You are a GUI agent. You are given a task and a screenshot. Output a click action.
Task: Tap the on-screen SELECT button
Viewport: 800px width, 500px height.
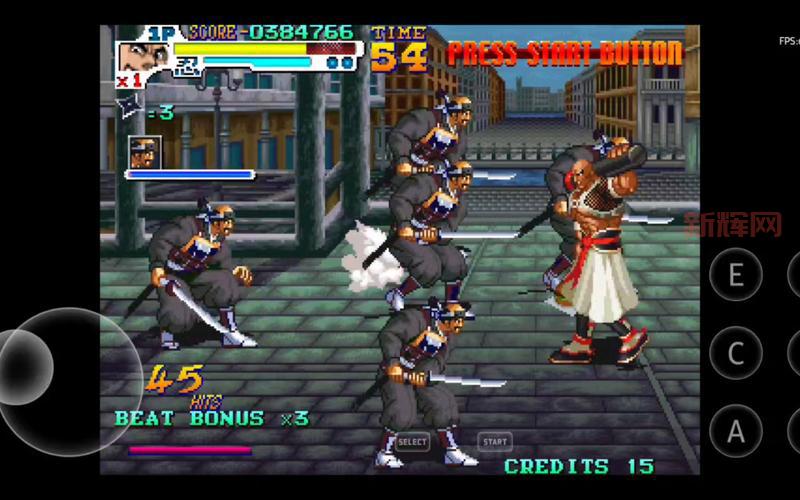(412, 441)
